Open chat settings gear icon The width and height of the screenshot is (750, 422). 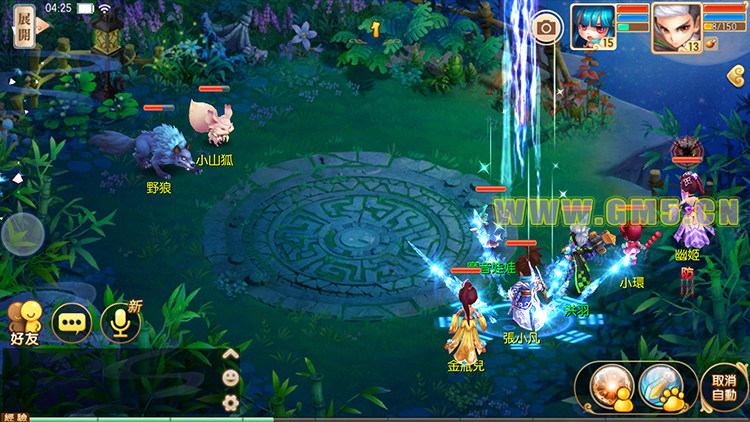[x=230, y=403]
